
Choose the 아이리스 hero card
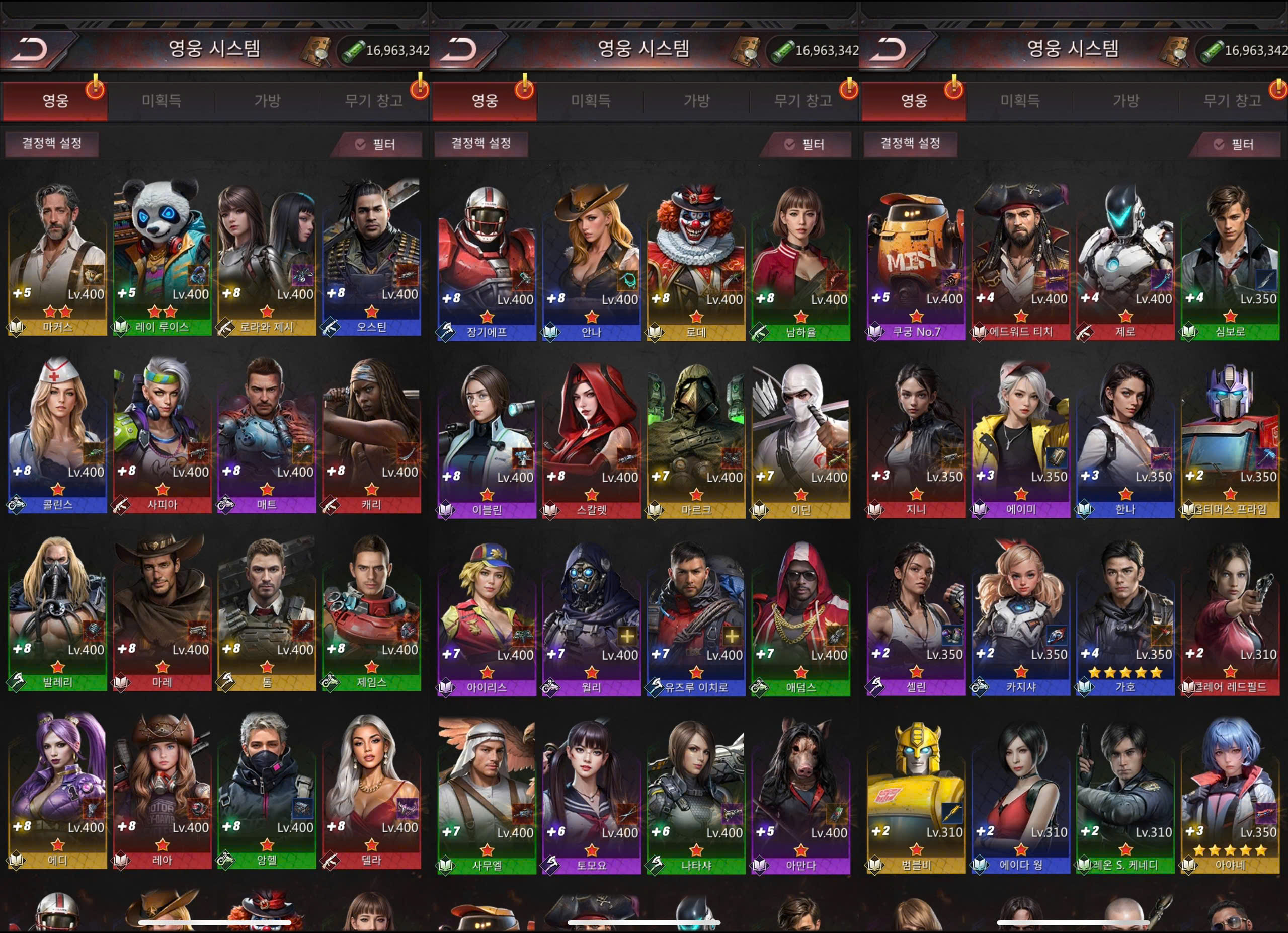[x=487, y=619]
